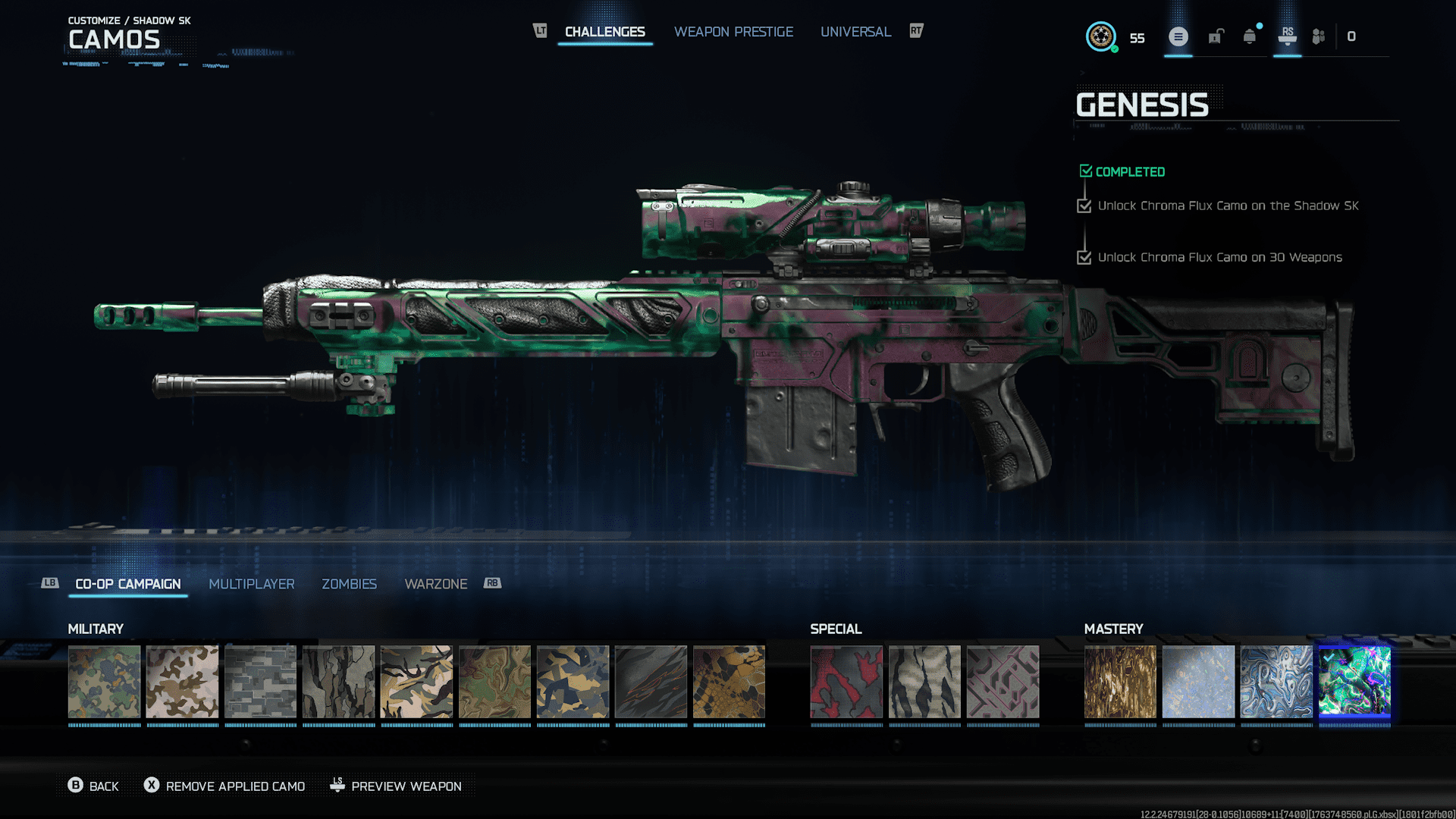Select the gold Mastery camo
Screen dimensions: 1456x819
[x=1120, y=682]
